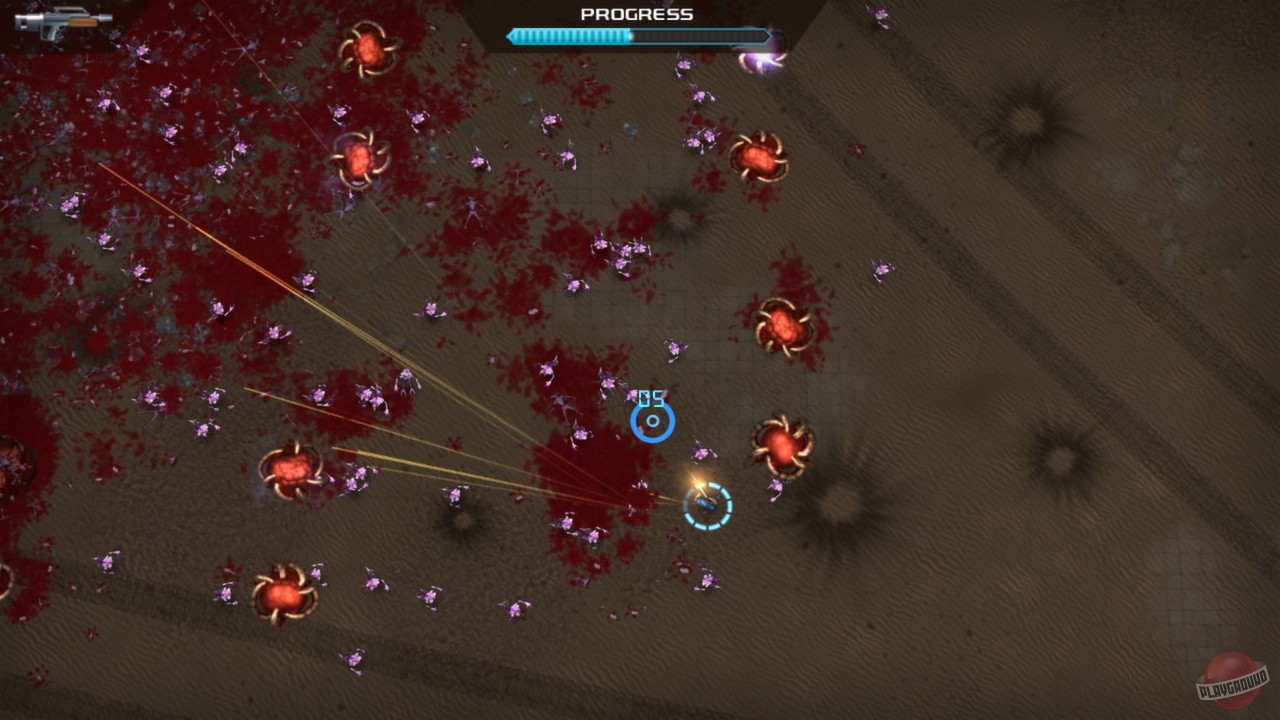Click the filled blue portion of the progress bar
1280x720 pixels.
coord(570,36)
